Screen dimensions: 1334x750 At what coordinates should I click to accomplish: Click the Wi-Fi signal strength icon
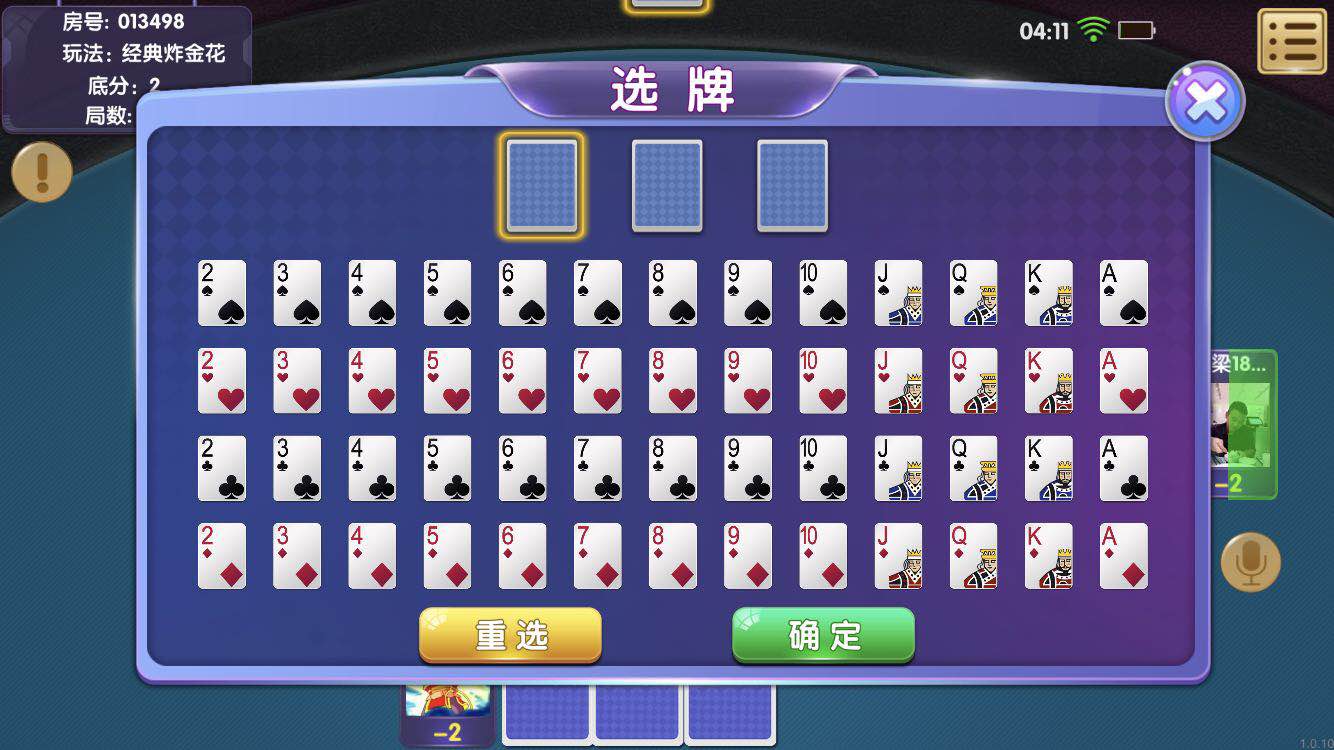(1093, 29)
